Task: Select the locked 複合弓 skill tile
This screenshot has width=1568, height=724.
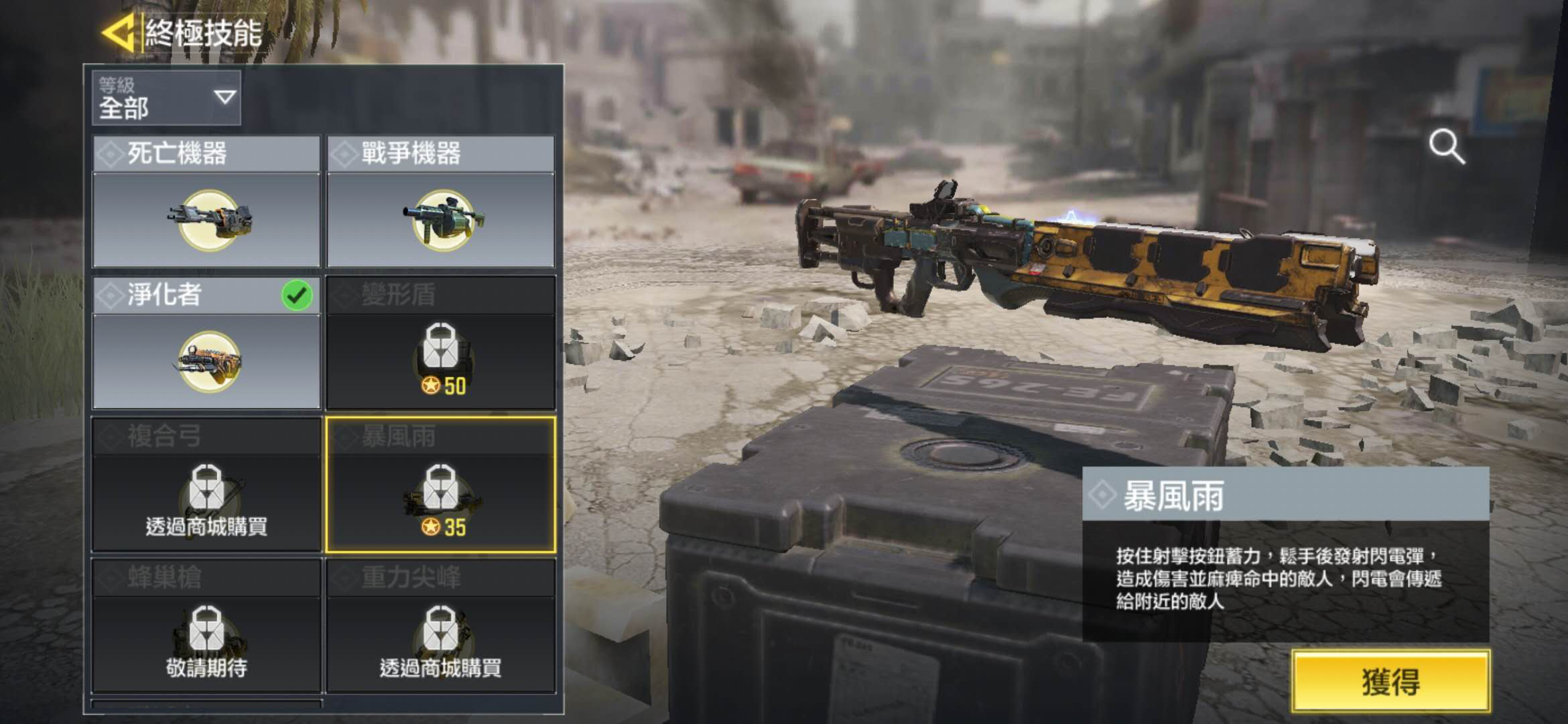Action: click(x=206, y=485)
